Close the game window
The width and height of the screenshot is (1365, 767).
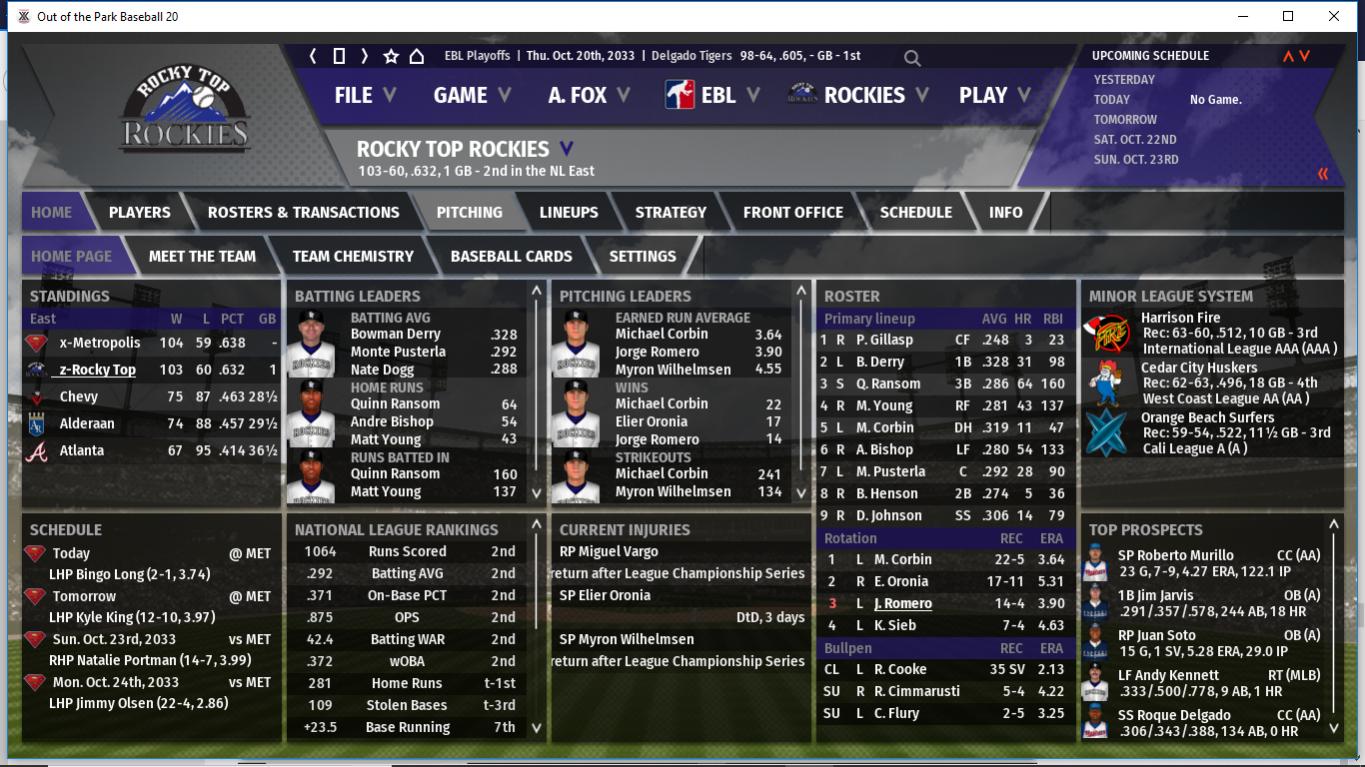[1333, 16]
